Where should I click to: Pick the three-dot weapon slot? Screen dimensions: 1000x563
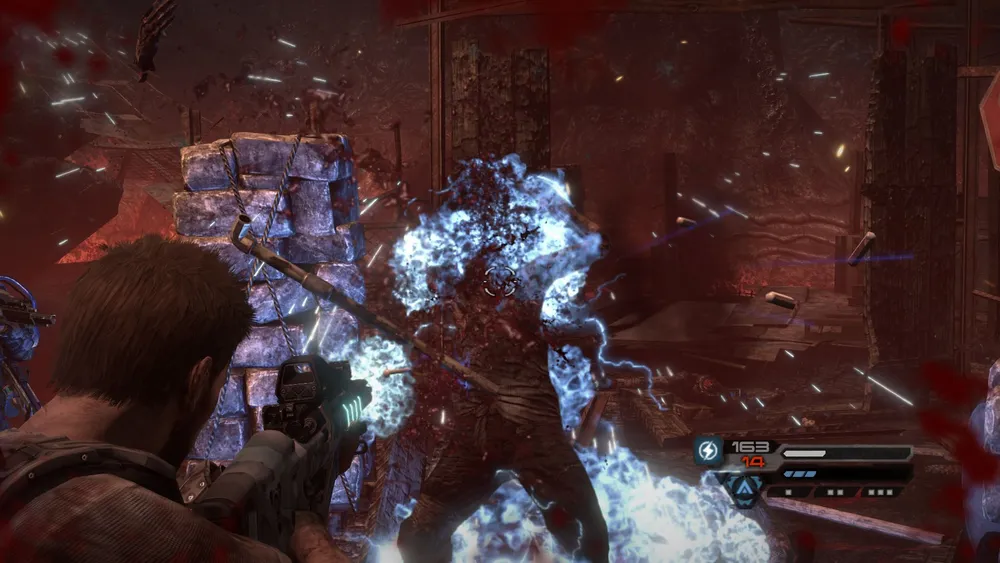pos(881,492)
